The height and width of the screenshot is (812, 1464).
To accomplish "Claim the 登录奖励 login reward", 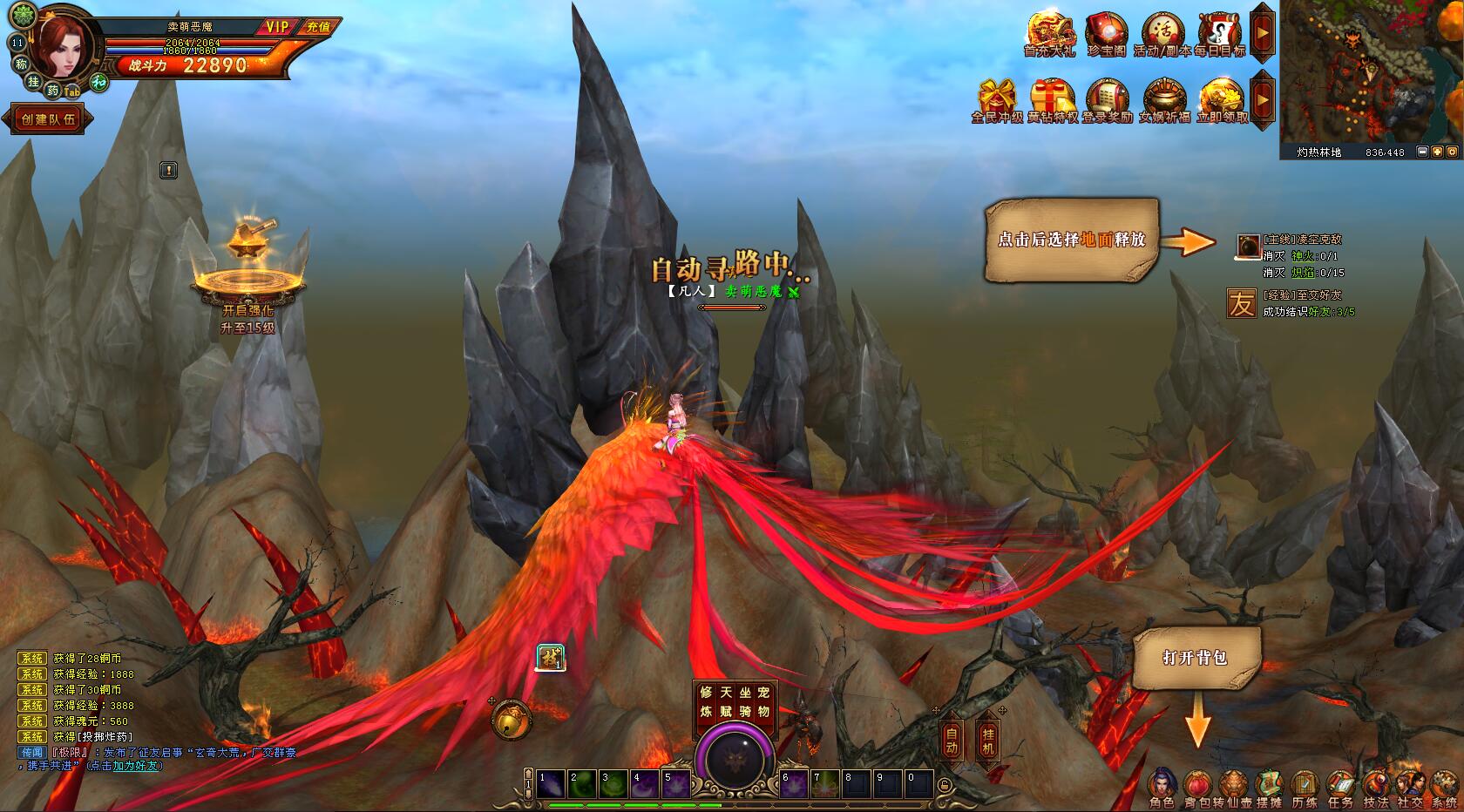I will pos(1107,100).
